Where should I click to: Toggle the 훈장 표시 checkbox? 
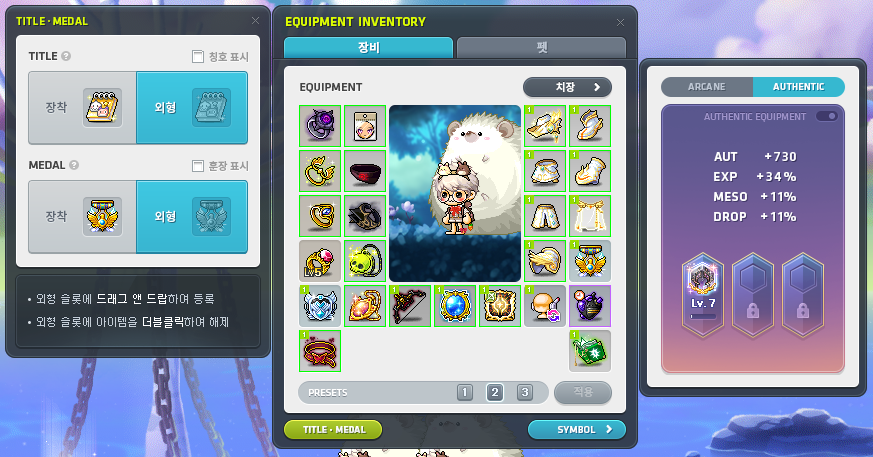[198, 165]
